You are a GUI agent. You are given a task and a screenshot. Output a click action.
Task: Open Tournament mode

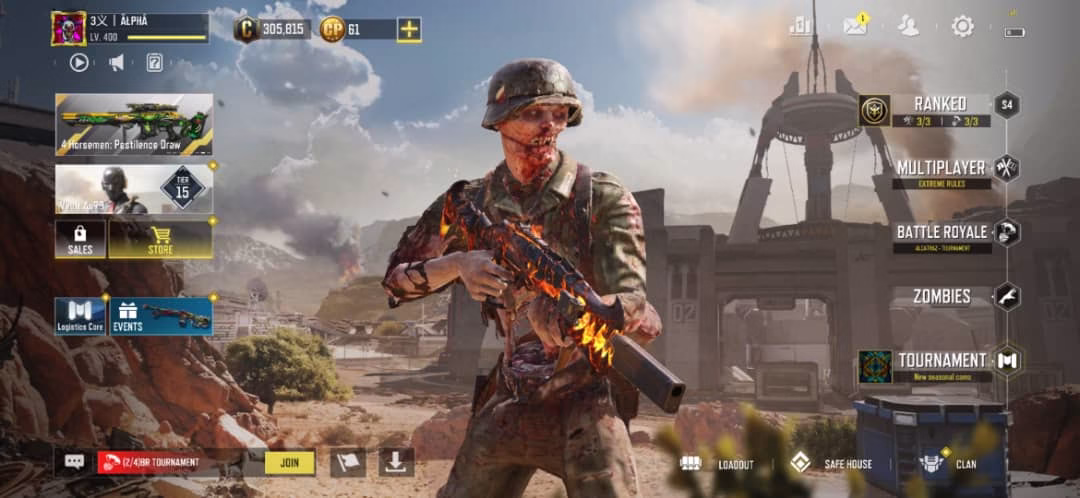point(940,363)
